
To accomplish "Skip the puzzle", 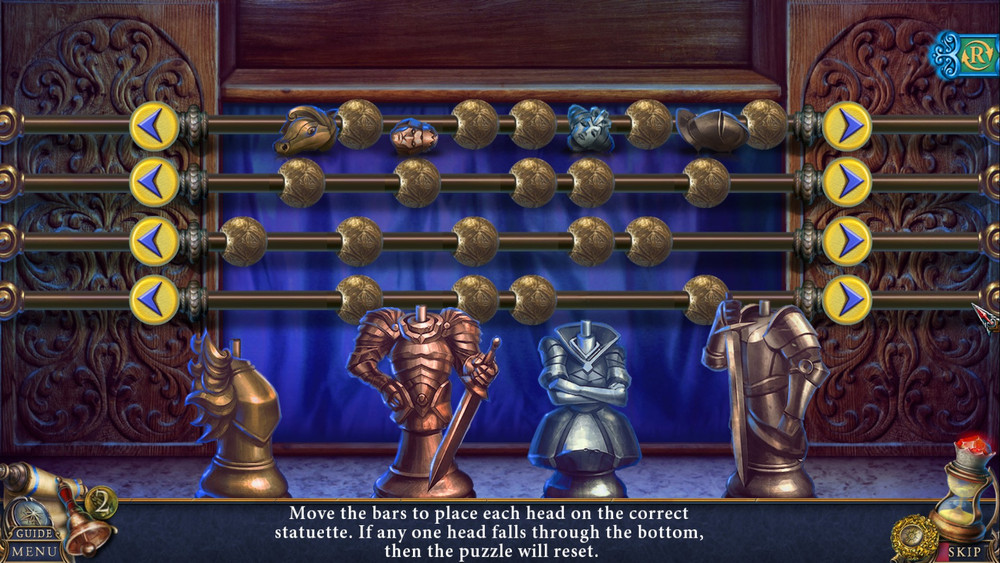I will click(x=964, y=550).
